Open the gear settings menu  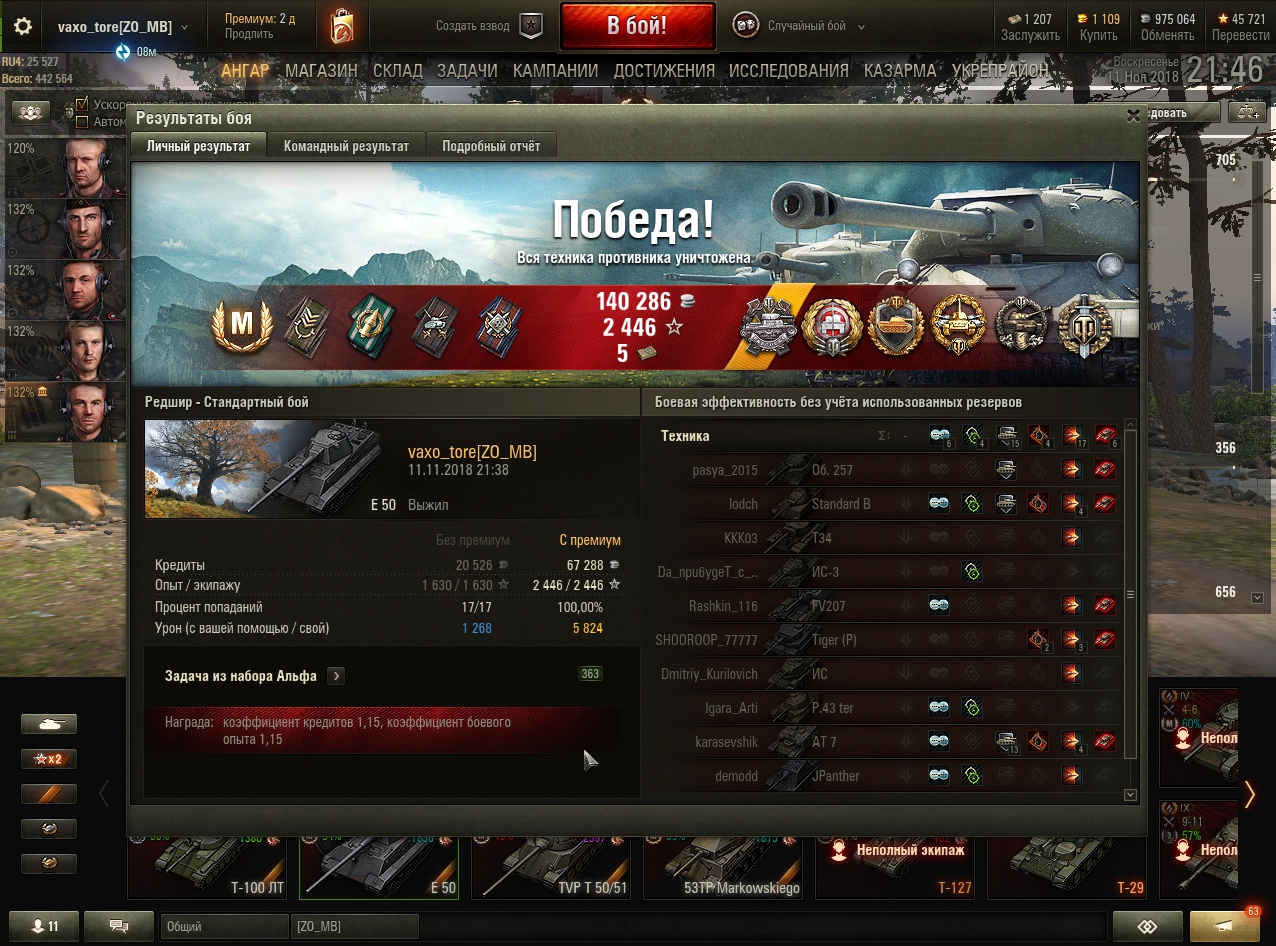point(22,26)
